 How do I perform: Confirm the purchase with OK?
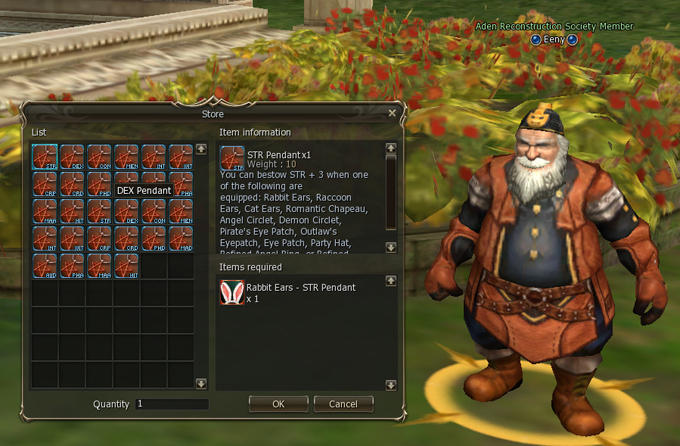coord(278,404)
